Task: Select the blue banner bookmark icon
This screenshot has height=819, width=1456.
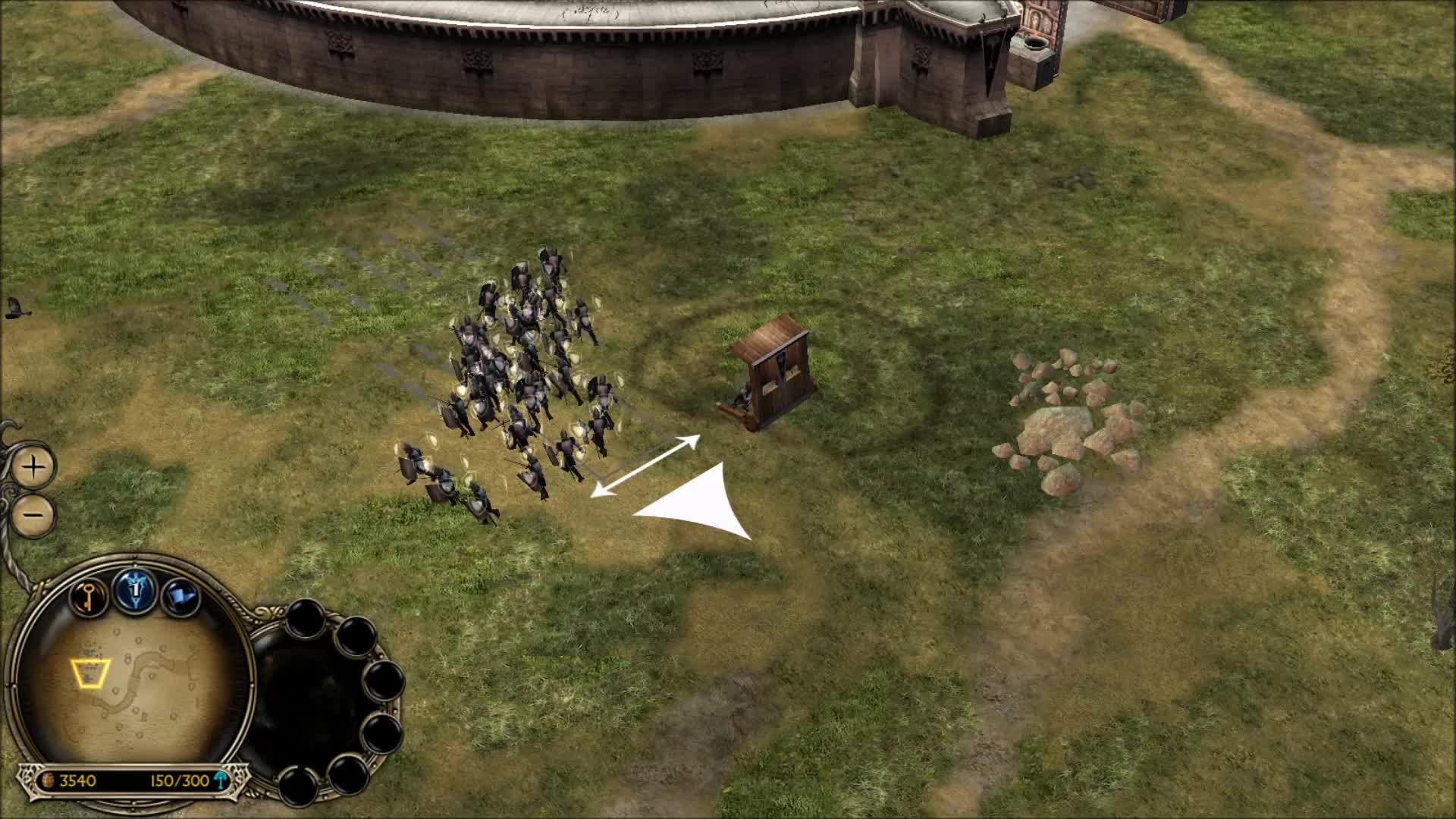Action: point(181,594)
